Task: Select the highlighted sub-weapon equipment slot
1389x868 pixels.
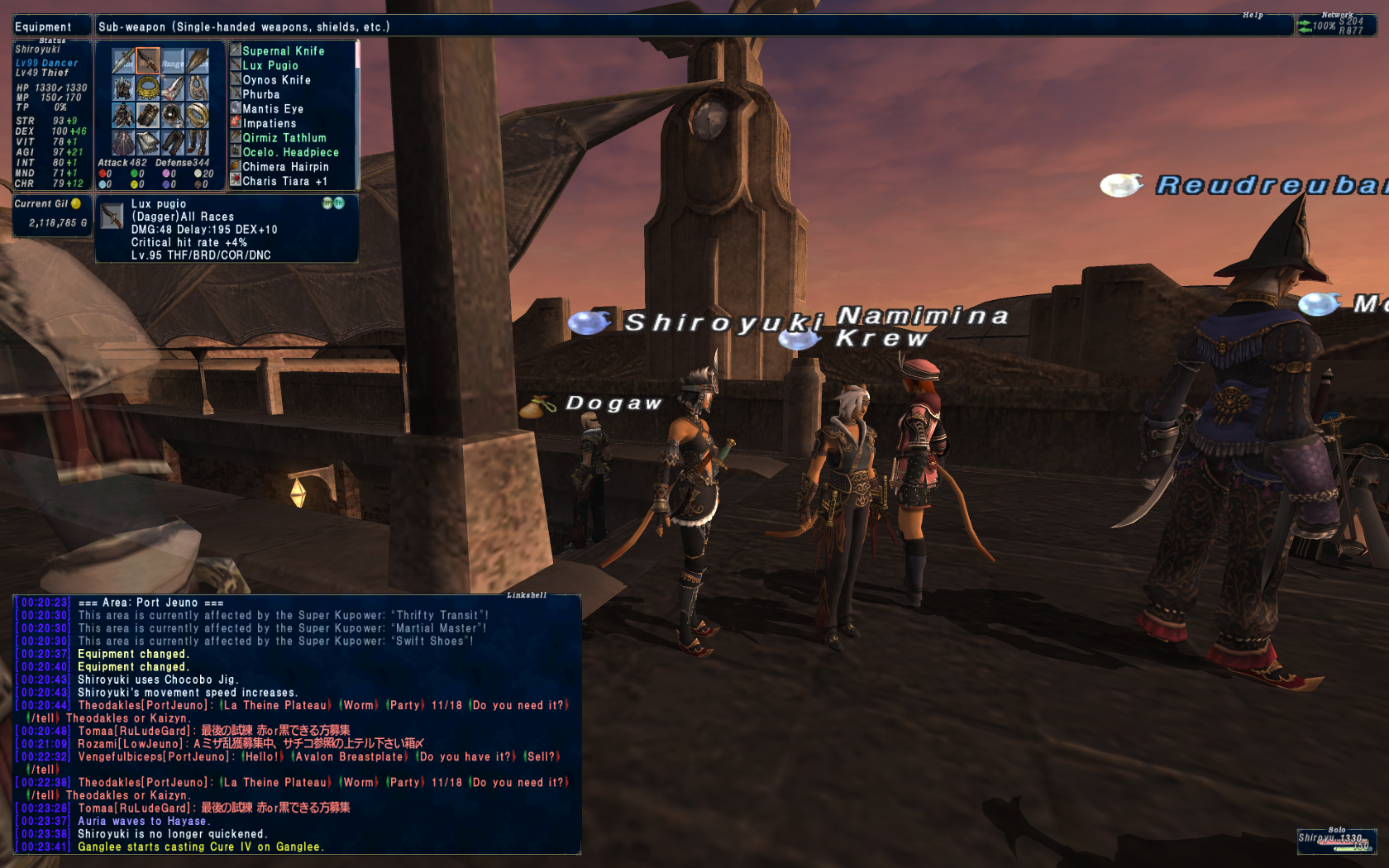Action: [x=148, y=60]
